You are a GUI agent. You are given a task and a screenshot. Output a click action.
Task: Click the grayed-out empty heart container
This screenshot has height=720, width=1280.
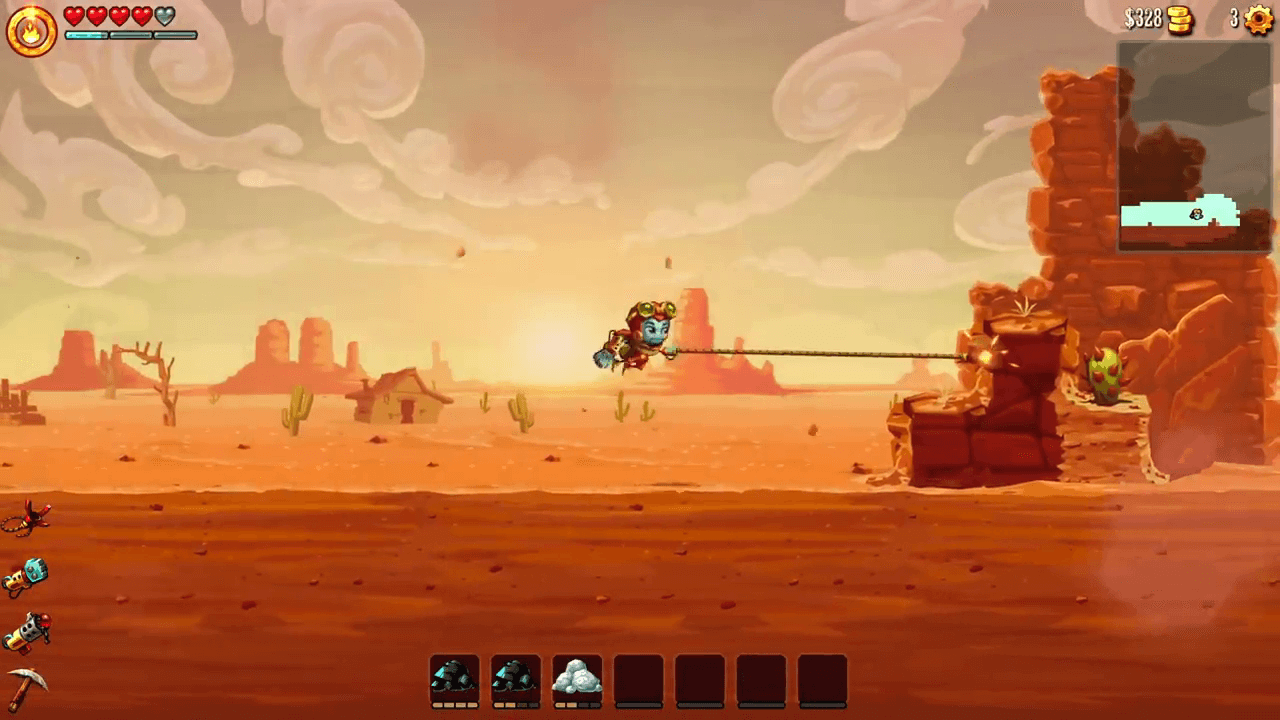[x=167, y=15]
